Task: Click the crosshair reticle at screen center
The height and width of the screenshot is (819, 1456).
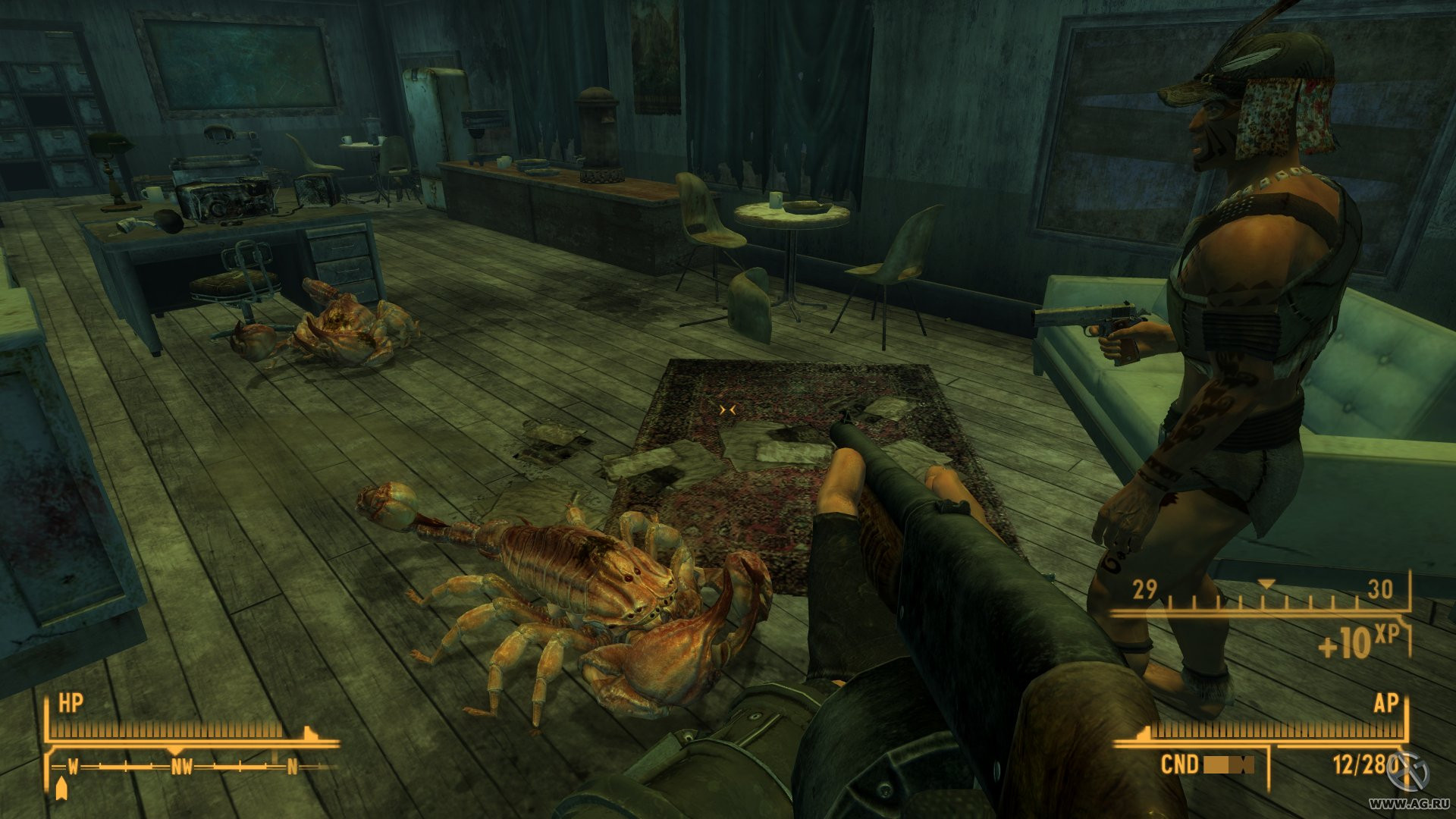Action: (730, 408)
